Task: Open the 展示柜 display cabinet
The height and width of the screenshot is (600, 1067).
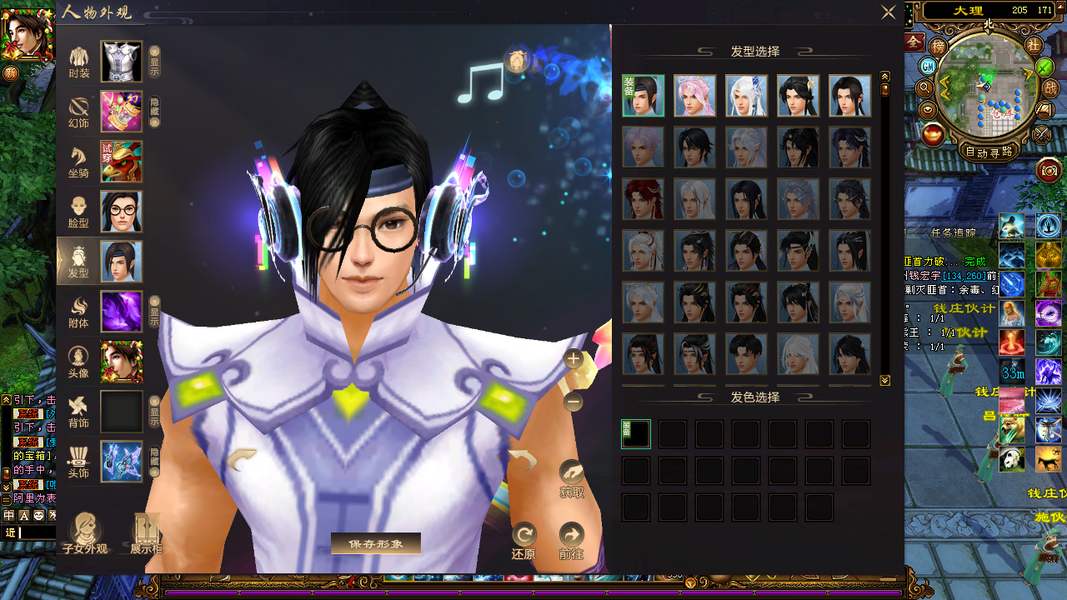Action: click(x=146, y=534)
